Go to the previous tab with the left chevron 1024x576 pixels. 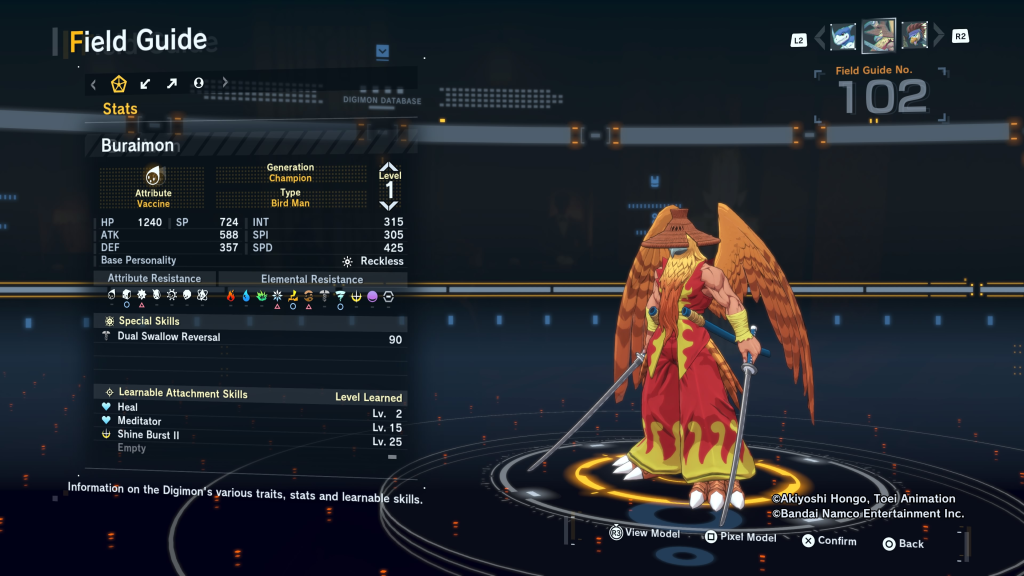pos(94,84)
